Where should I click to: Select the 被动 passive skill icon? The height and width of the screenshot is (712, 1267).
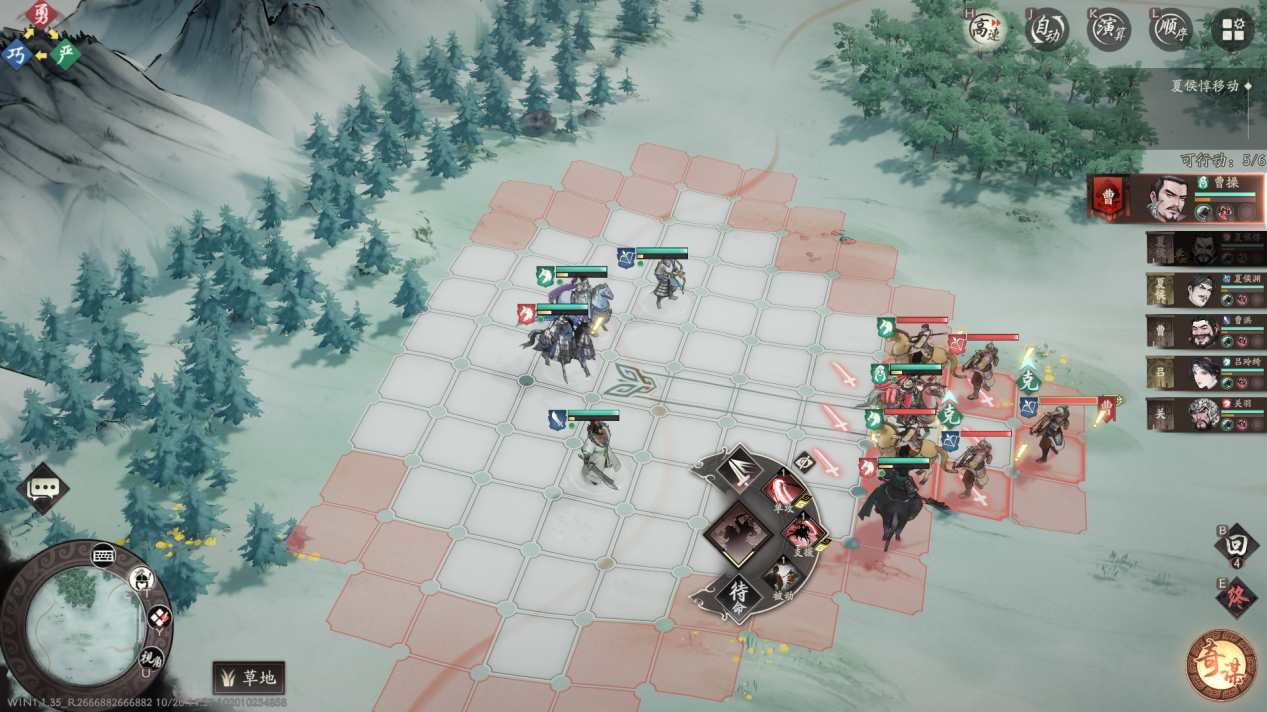tap(783, 578)
